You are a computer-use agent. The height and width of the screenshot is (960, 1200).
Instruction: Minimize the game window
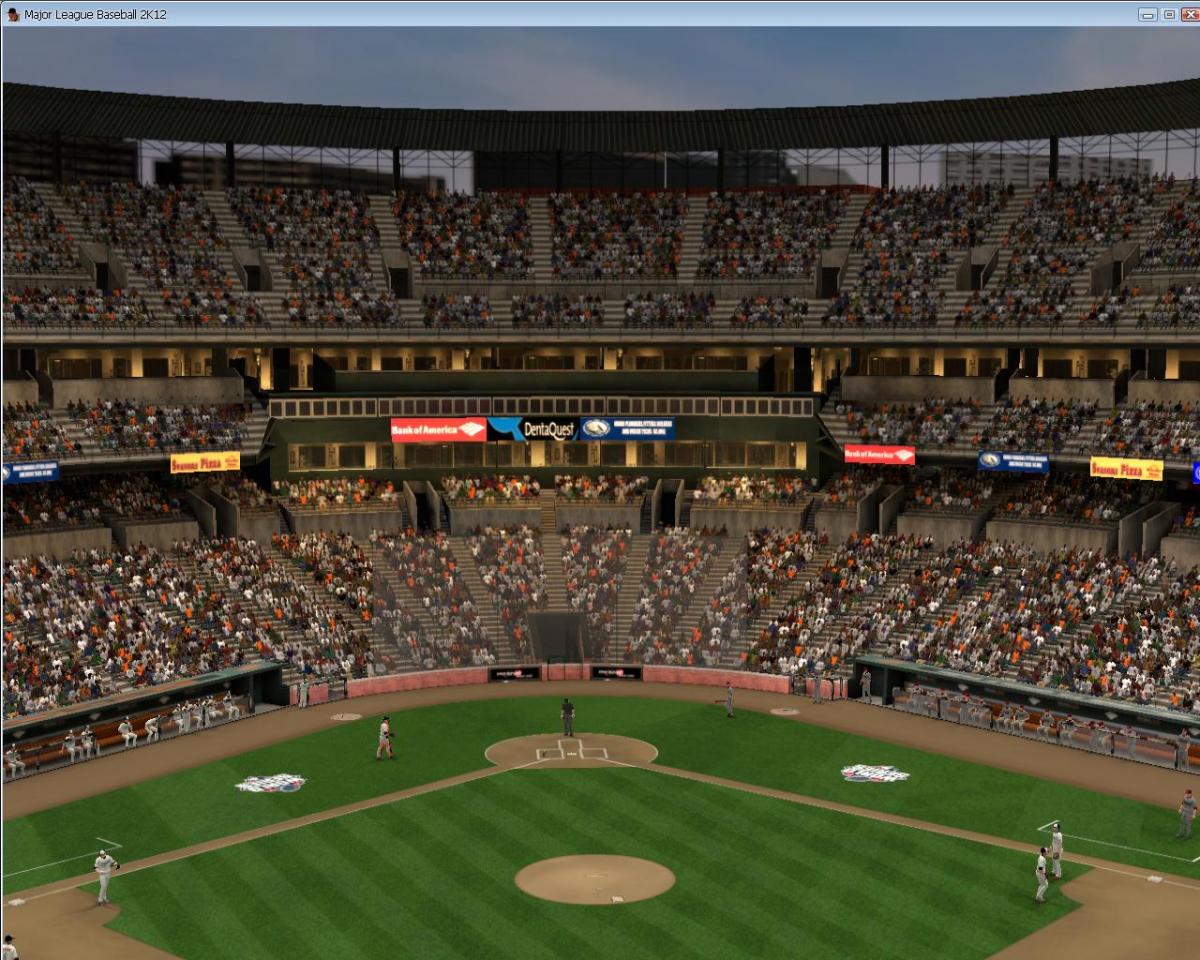pos(1148,14)
